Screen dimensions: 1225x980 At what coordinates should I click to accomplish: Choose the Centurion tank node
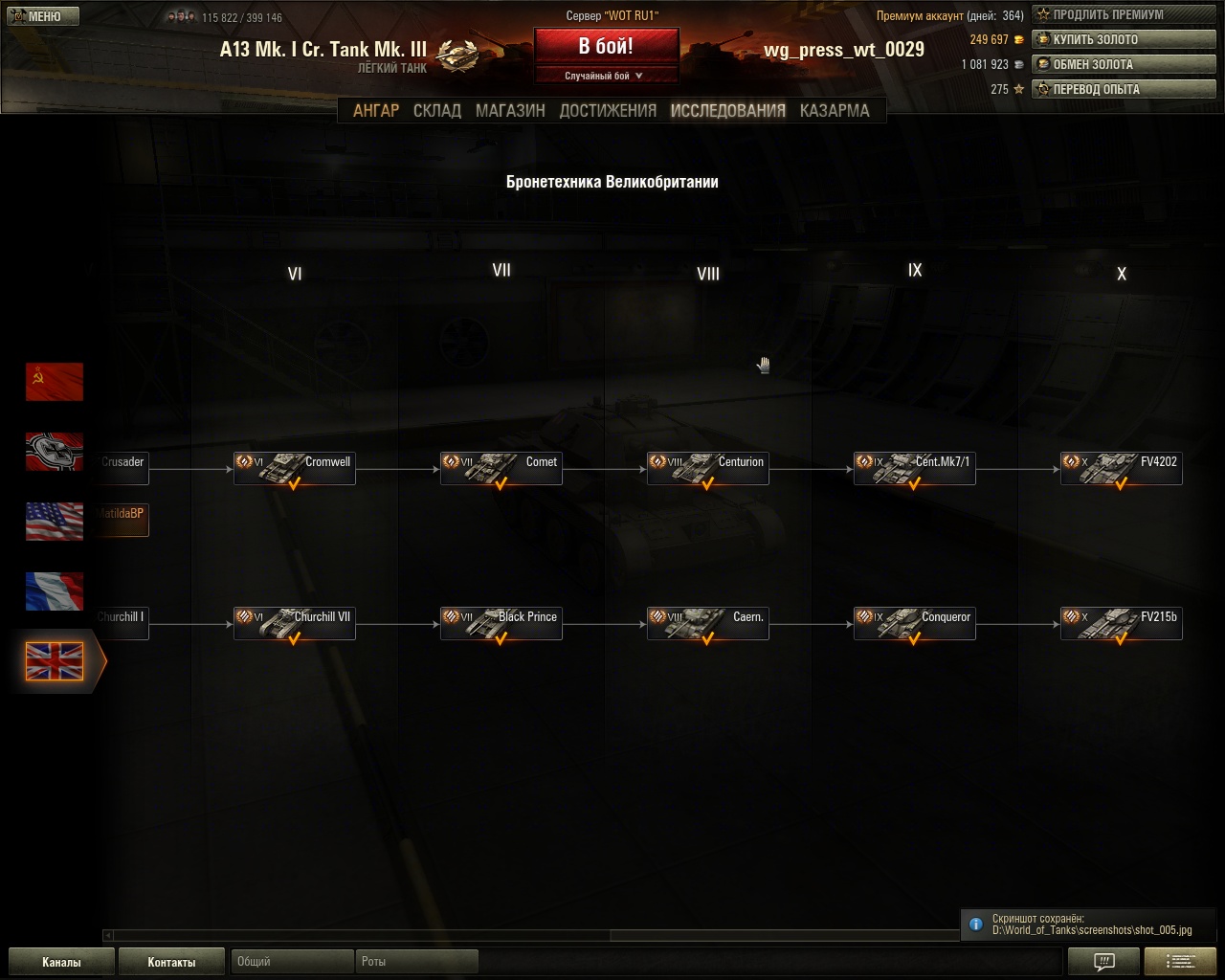click(708, 469)
